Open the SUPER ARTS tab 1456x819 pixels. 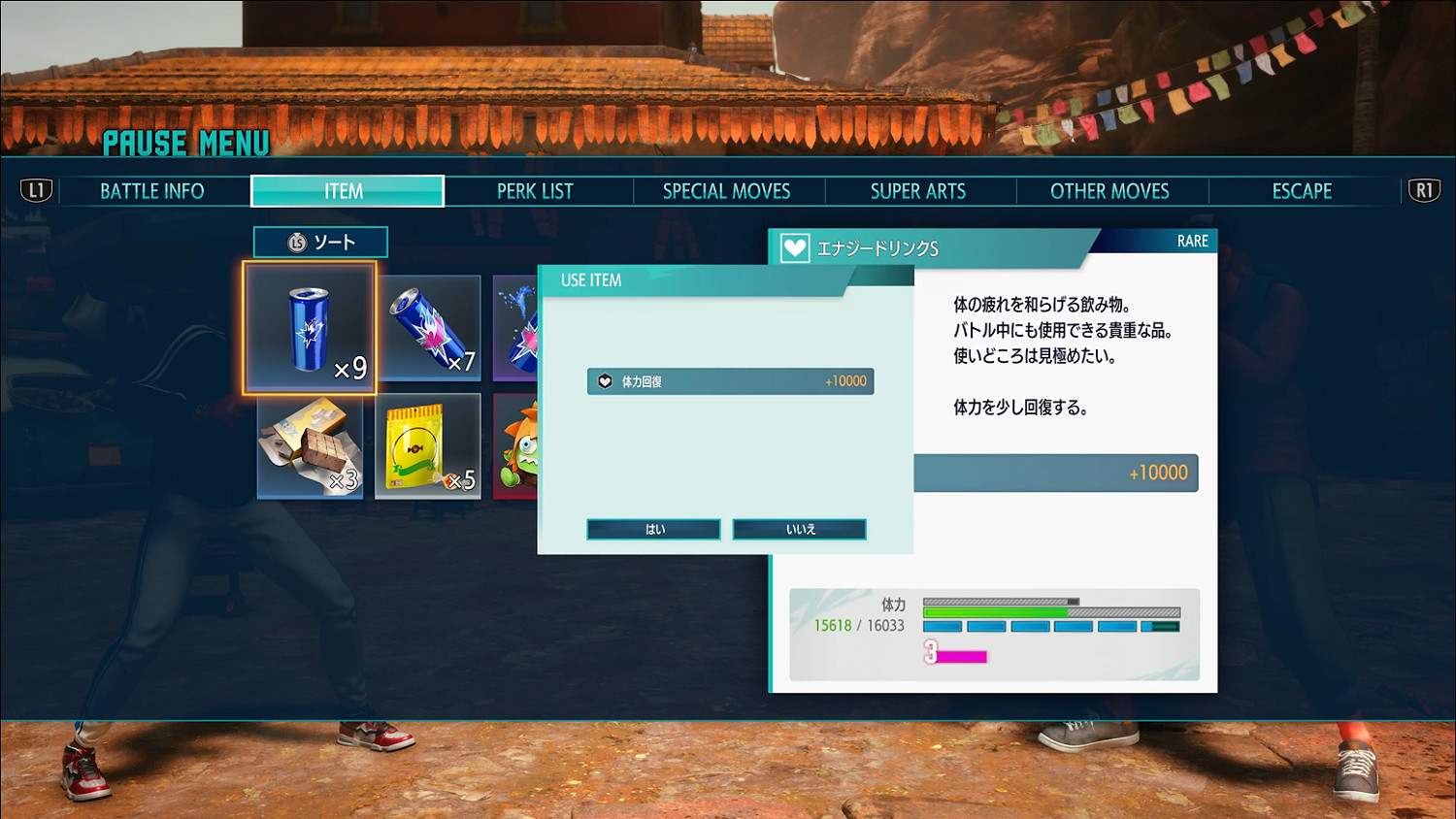[x=917, y=190]
